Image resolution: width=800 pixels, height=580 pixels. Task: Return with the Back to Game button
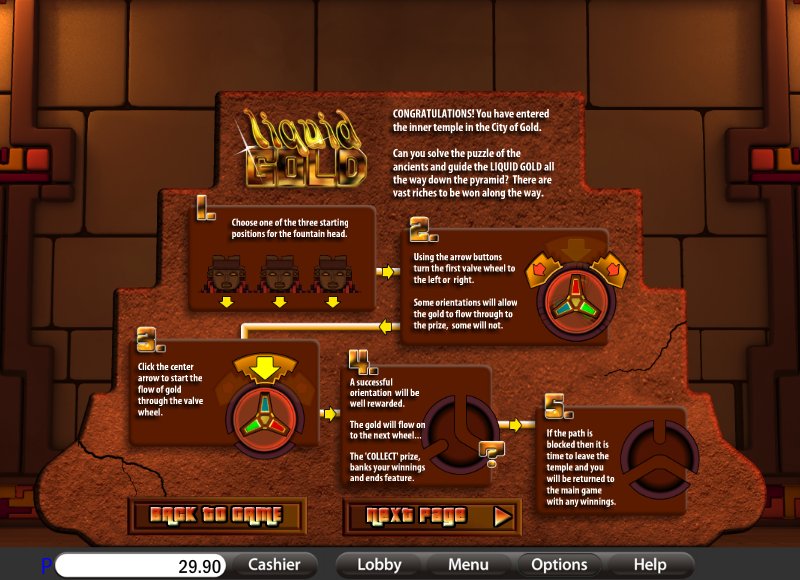[x=216, y=516]
